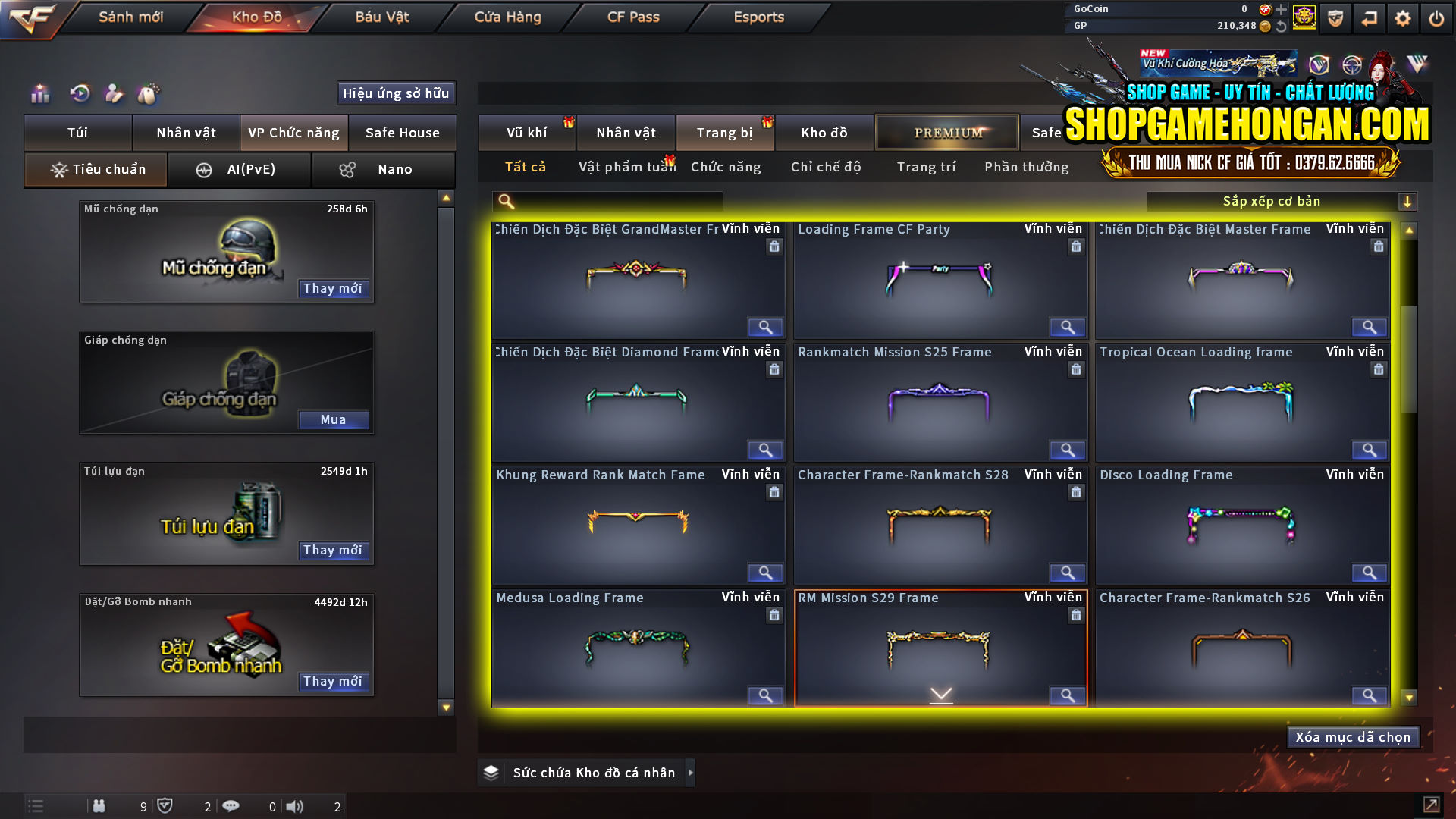
Task: Enable the Nano filter
Action: (x=383, y=169)
